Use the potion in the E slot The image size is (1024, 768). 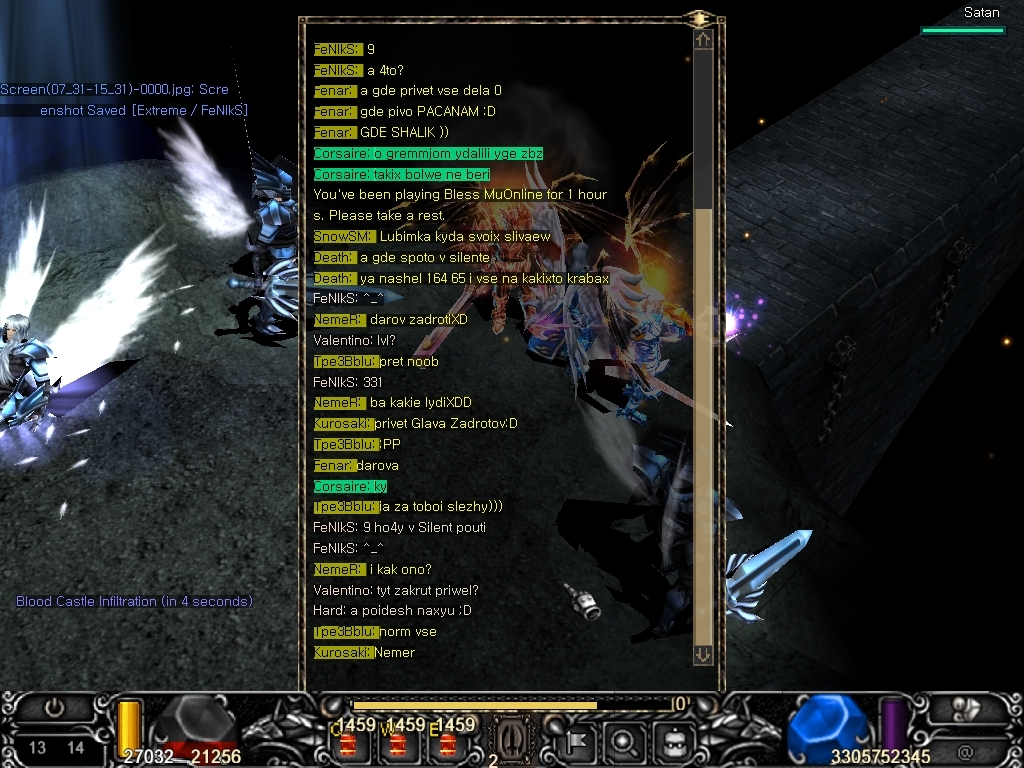pyautogui.click(x=447, y=744)
